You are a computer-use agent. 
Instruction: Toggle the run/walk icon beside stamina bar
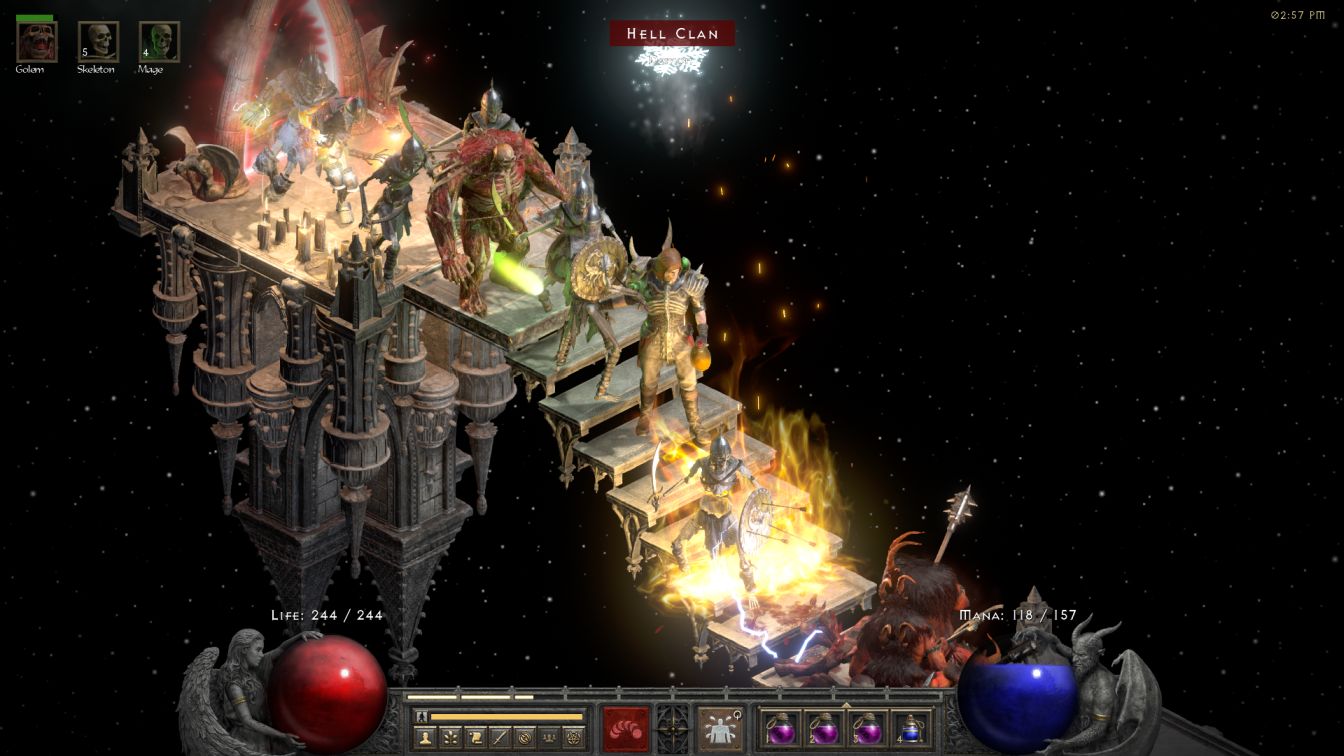coord(421,716)
